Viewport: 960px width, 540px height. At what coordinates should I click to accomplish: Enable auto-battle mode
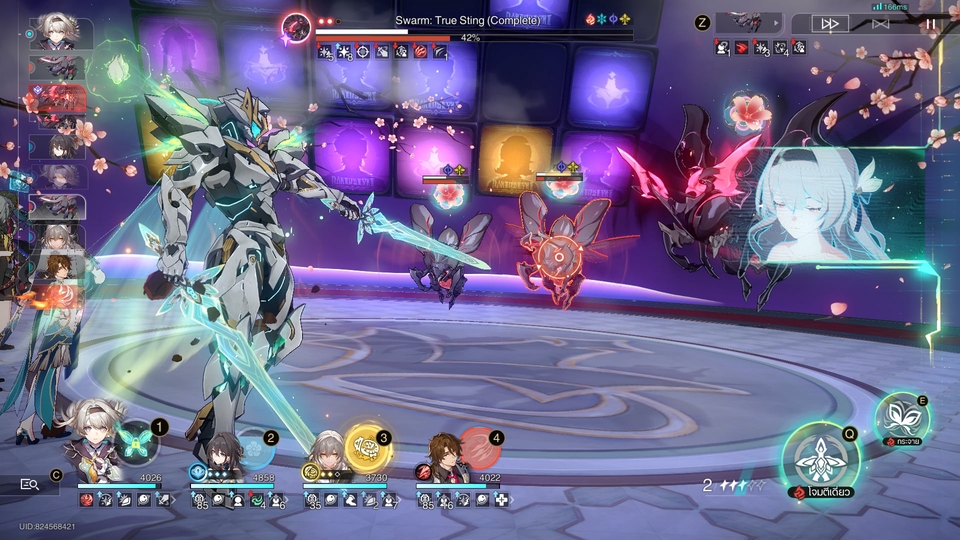[x=880, y=23]
